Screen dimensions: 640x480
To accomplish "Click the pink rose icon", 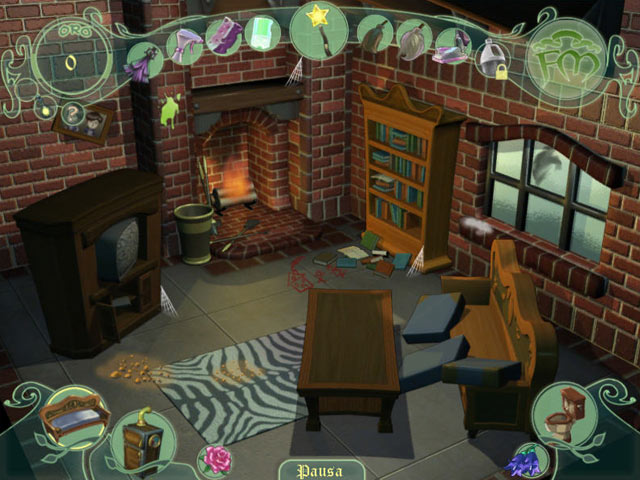I will [x=214, y=458].
